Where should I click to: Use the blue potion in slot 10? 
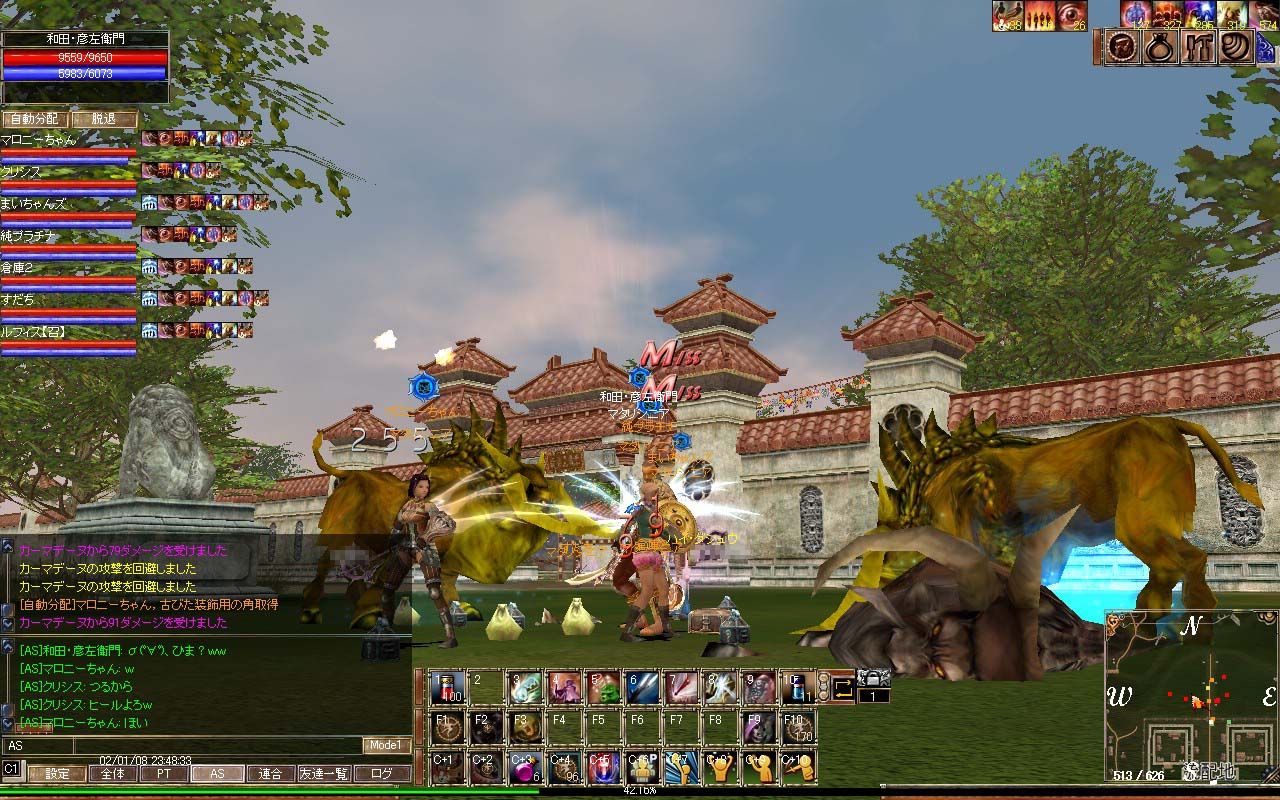click(795, 687)
